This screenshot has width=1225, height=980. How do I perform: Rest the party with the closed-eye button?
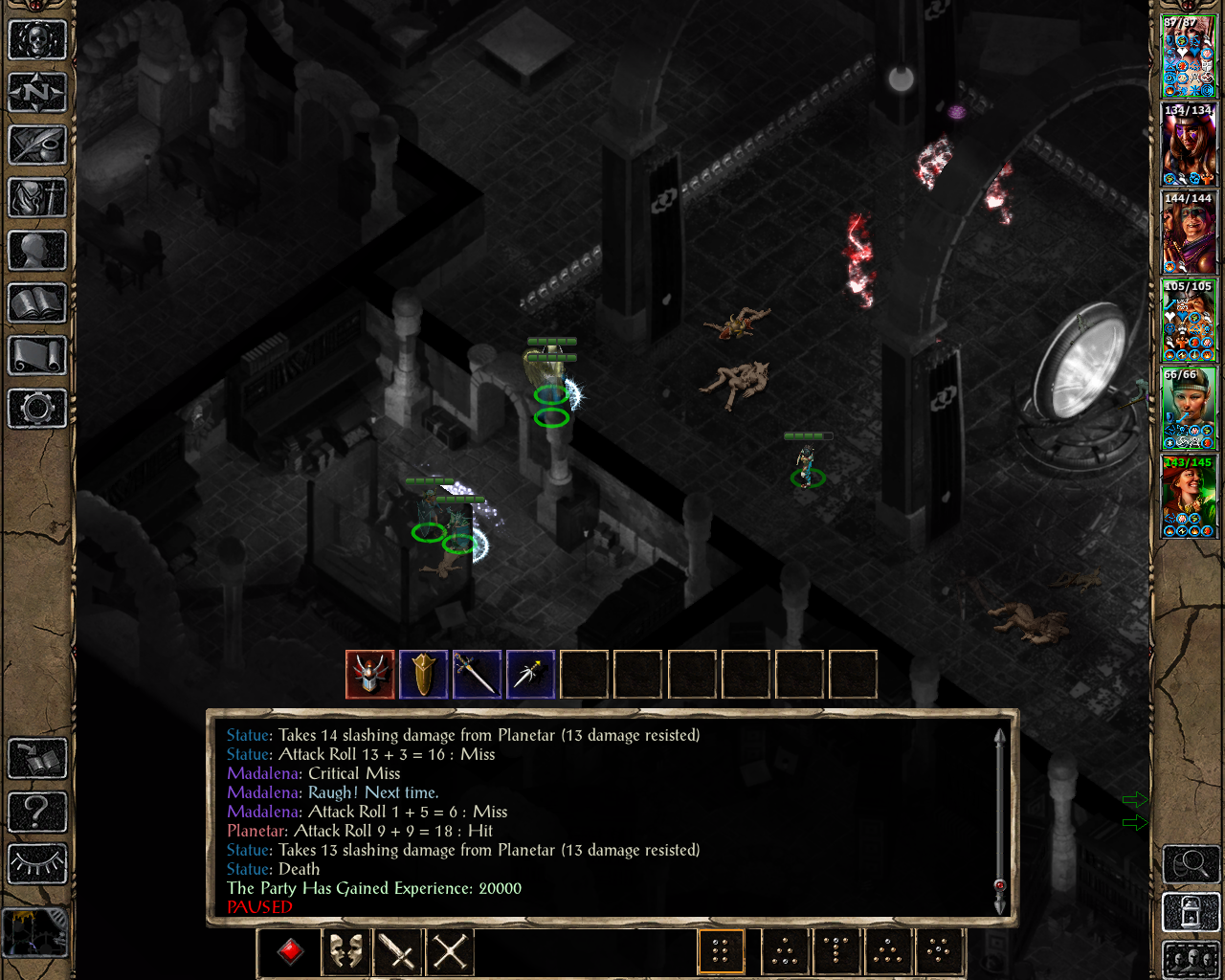(37, 864)
